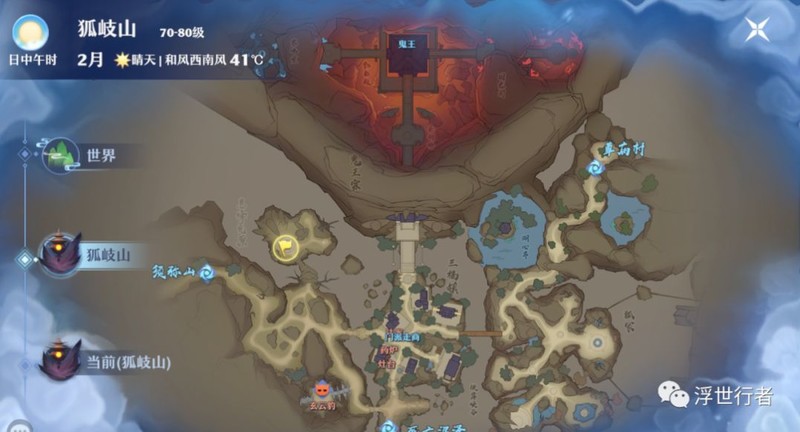
Task: Close the map with the top-right star button
Action: 755,29
